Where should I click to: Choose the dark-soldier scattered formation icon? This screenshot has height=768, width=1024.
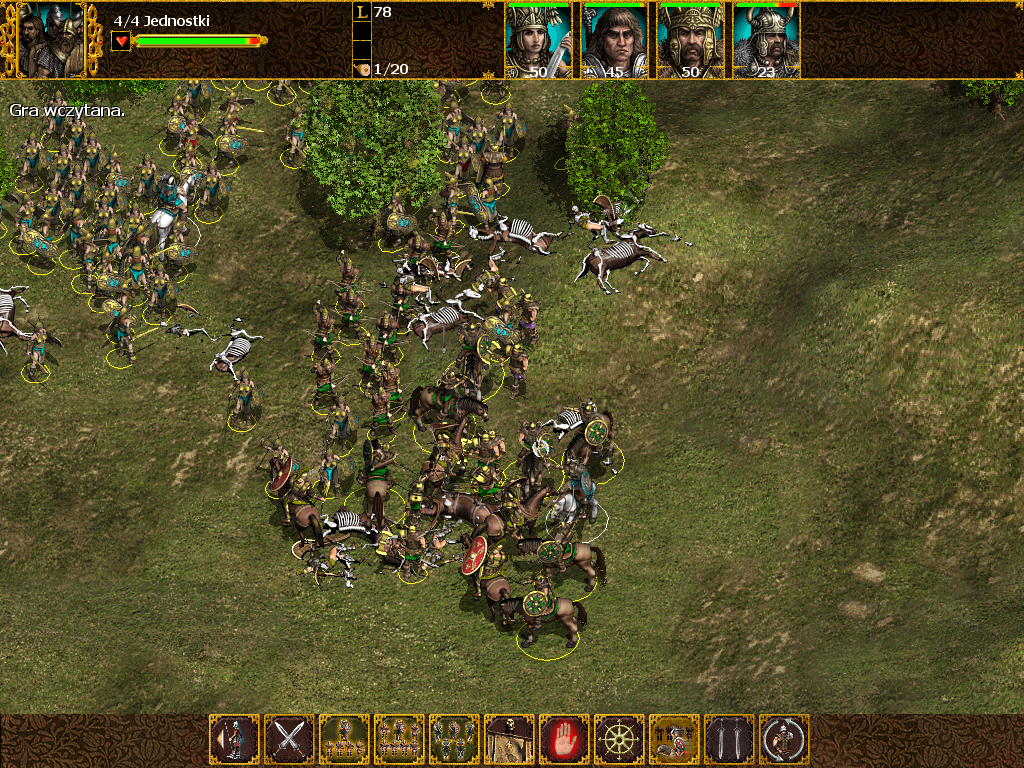(455, 740)
